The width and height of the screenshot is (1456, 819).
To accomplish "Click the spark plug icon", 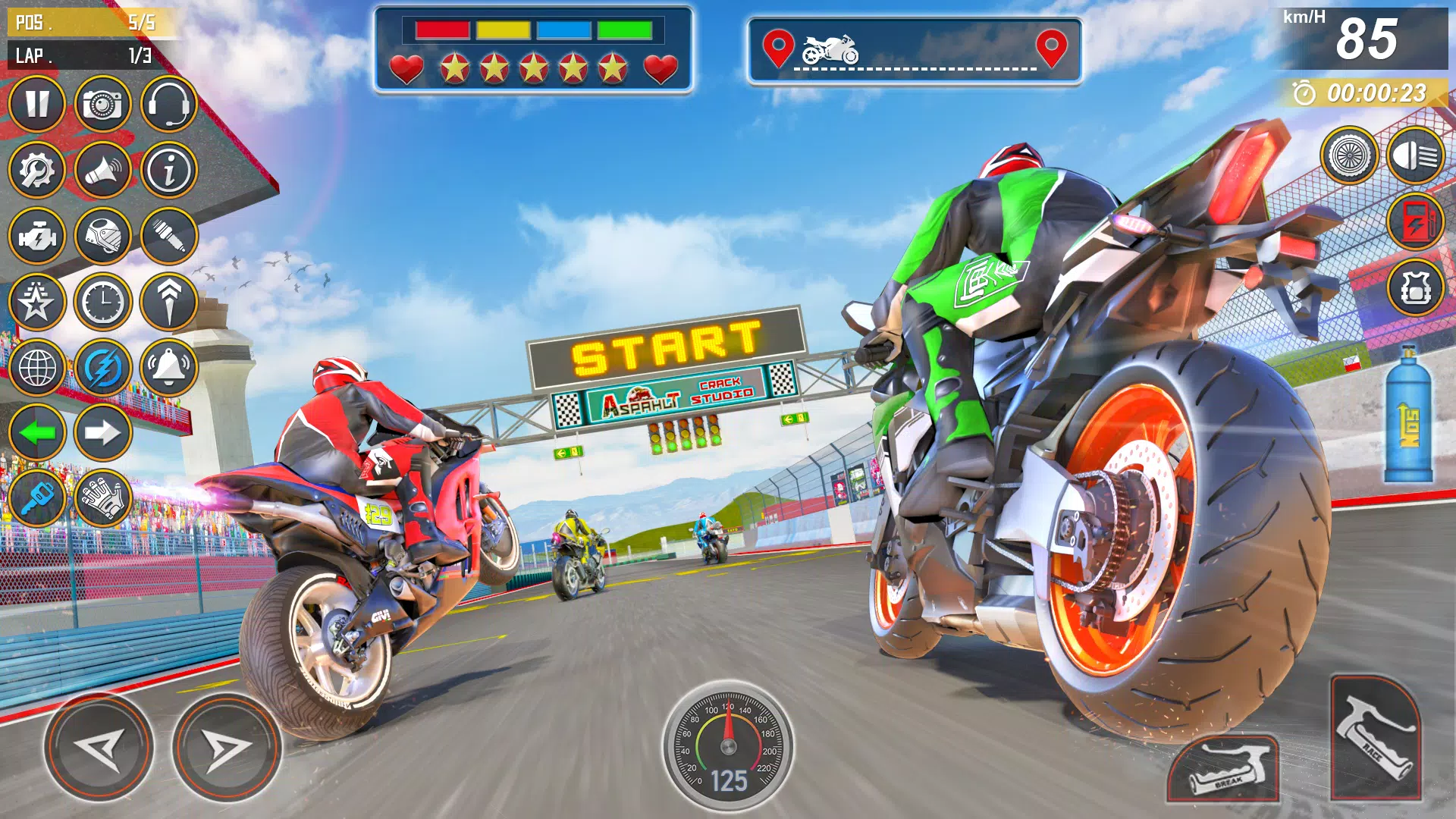I will coord(168,236).
